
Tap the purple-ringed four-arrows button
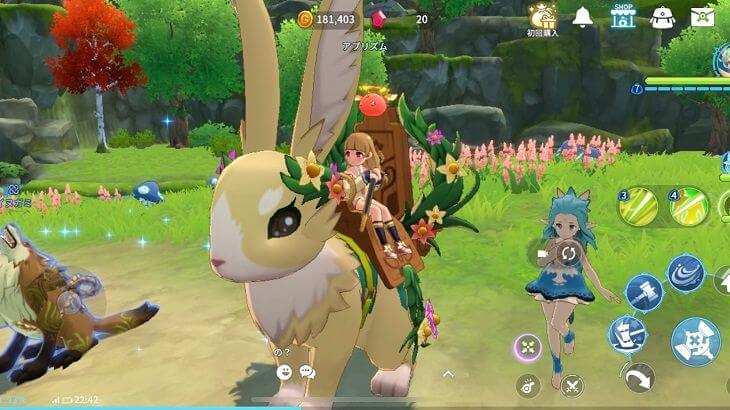point(528,347)
